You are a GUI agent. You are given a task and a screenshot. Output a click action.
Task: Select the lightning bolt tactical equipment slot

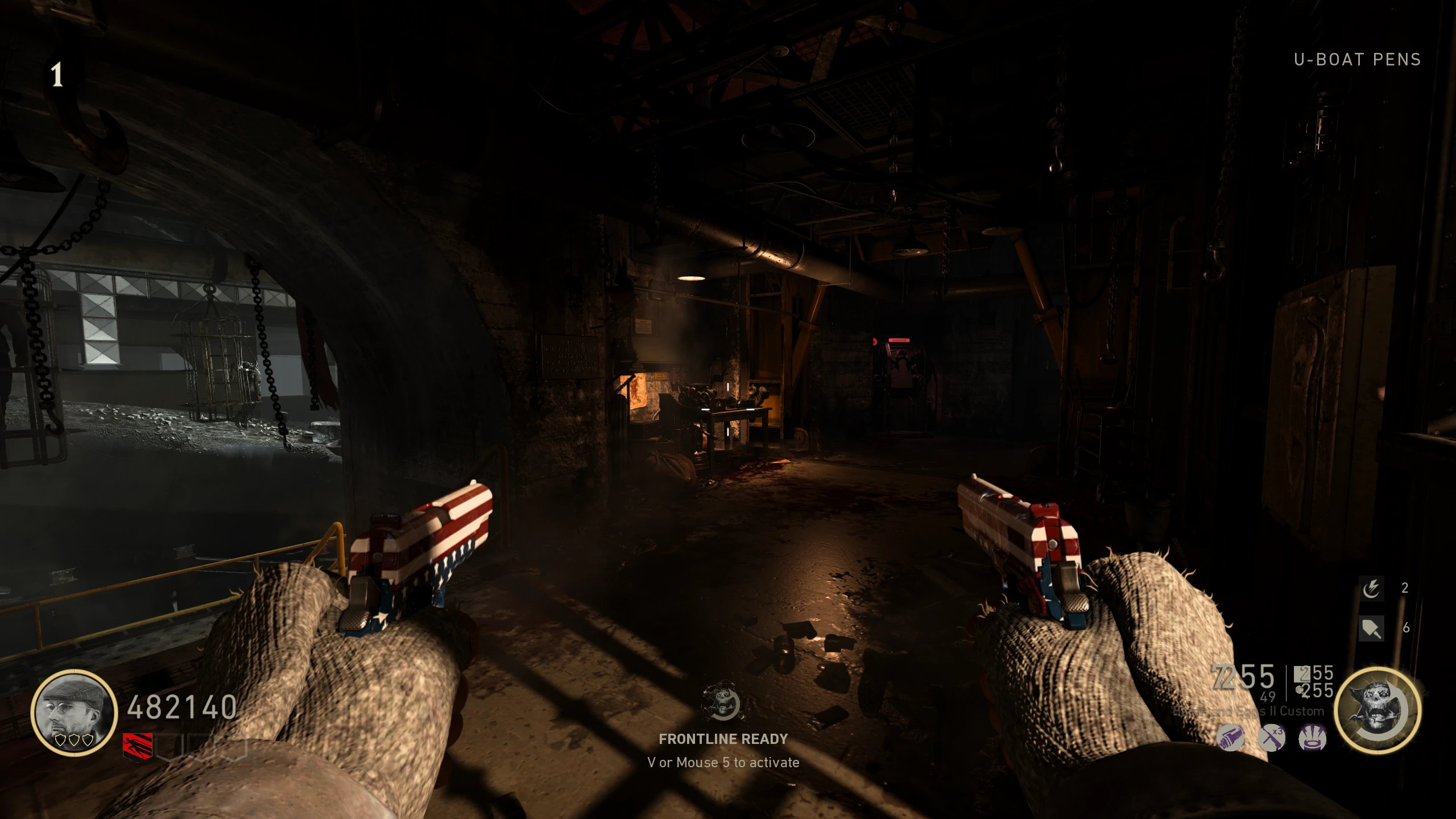click(x=1371, y=588)
